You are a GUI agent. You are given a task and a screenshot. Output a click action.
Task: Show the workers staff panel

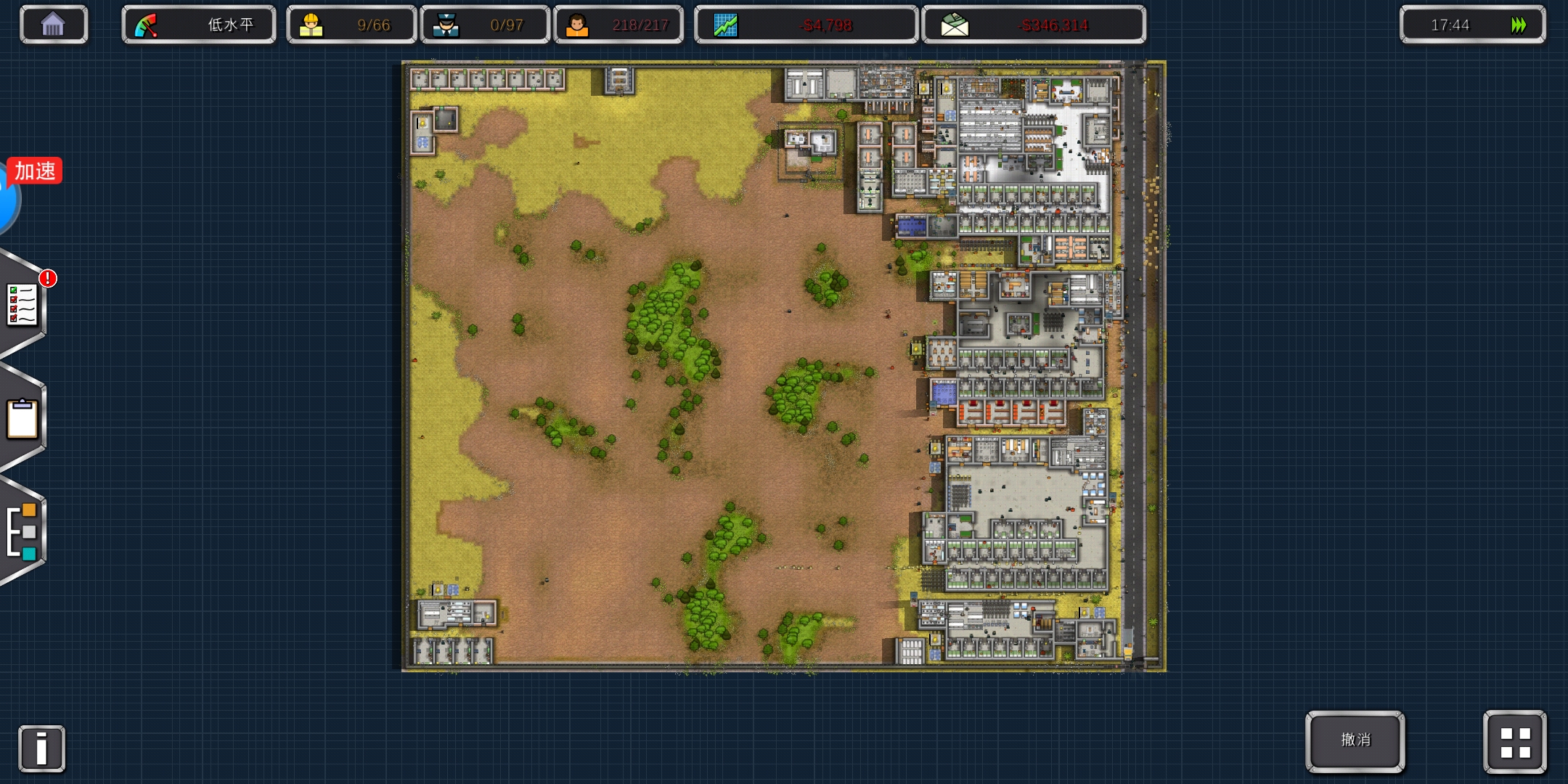(351, 25)
